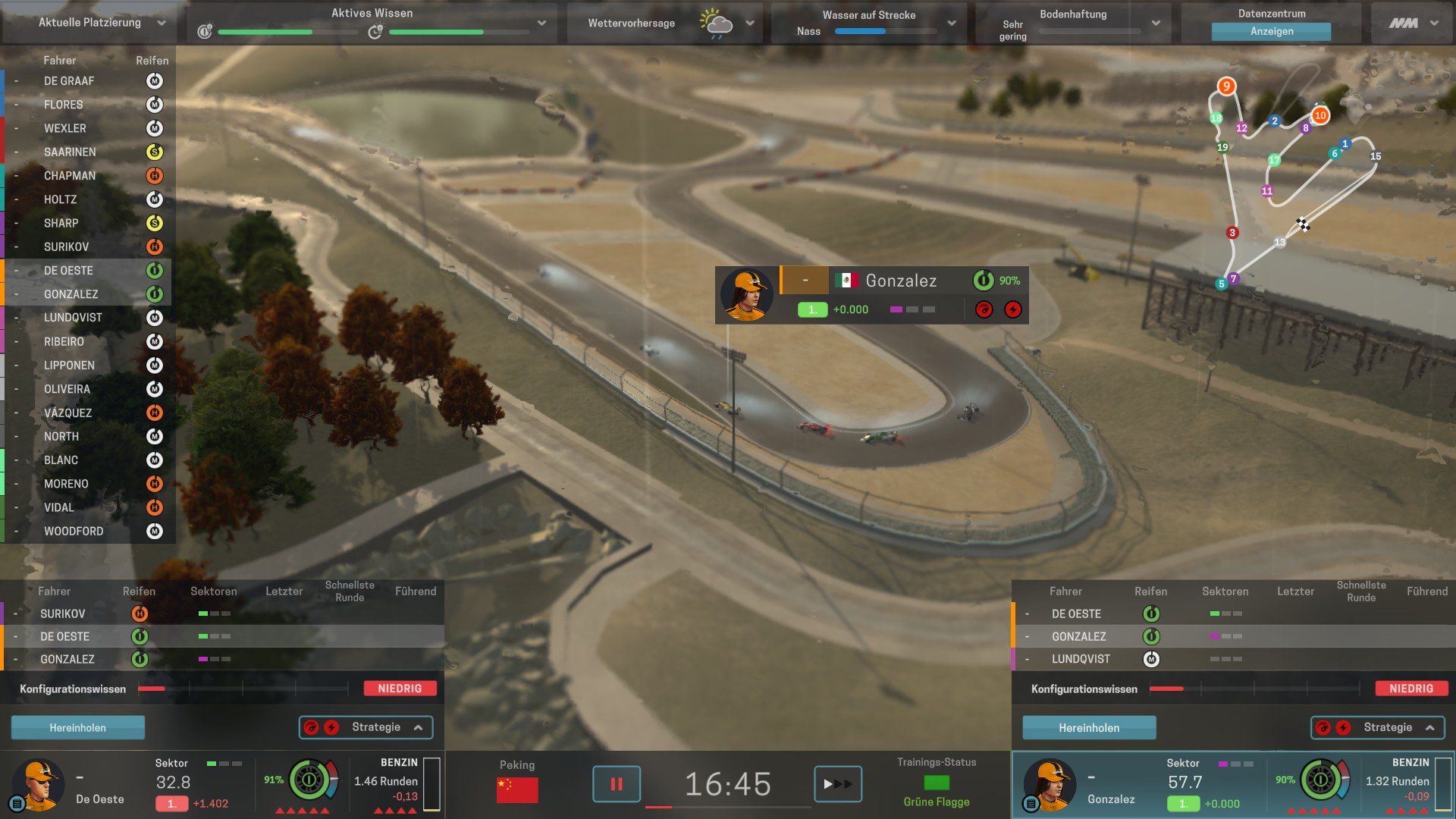Choose WOODFORD in the standings list
The height and width of the screenshot is (819, 1456).
(74, 532)
